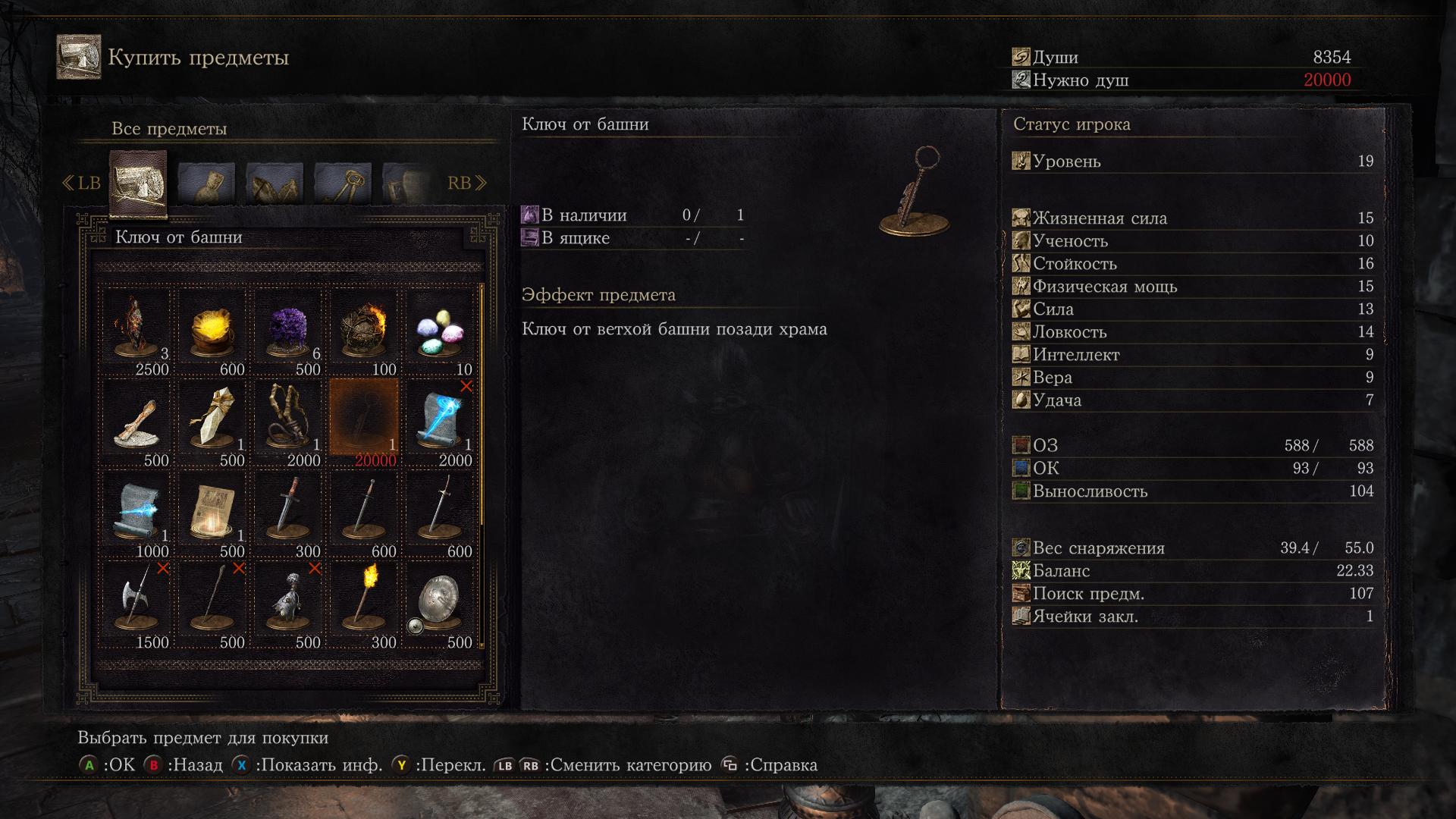Pick the talon-shaped item priced 2000
The height and width of the screenshot is (819, 1456).
[x=288, y=422]
